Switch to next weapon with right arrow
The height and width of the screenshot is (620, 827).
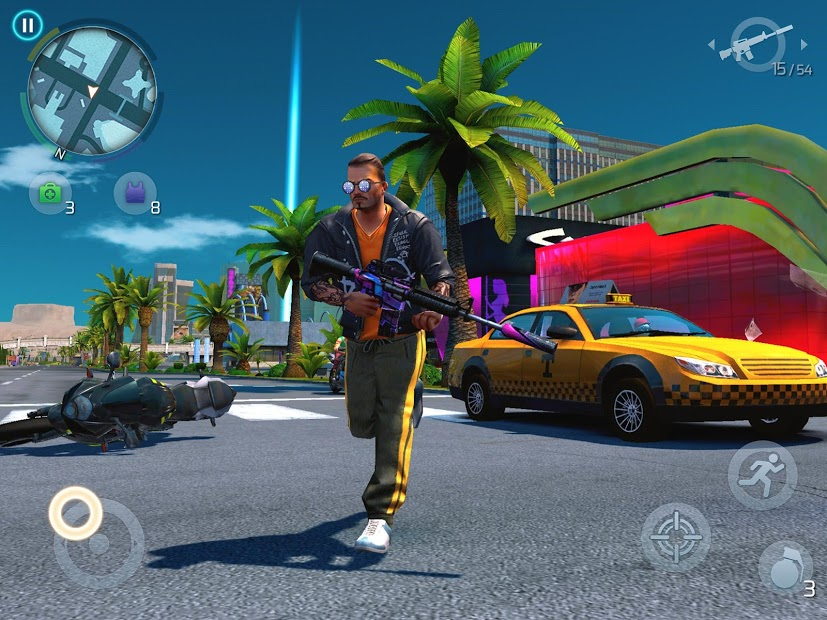(x=805, y=45)
